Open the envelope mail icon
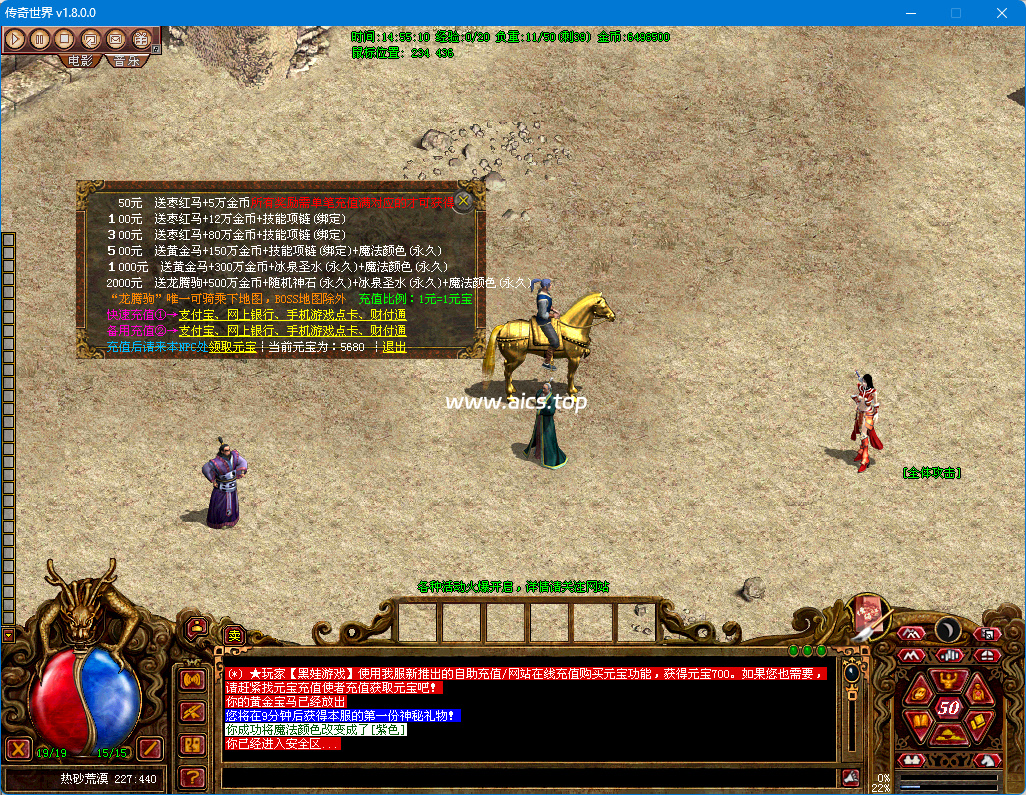Image resolution: width=1026 pixels, height=795 pixels. (x=115, y=39)
